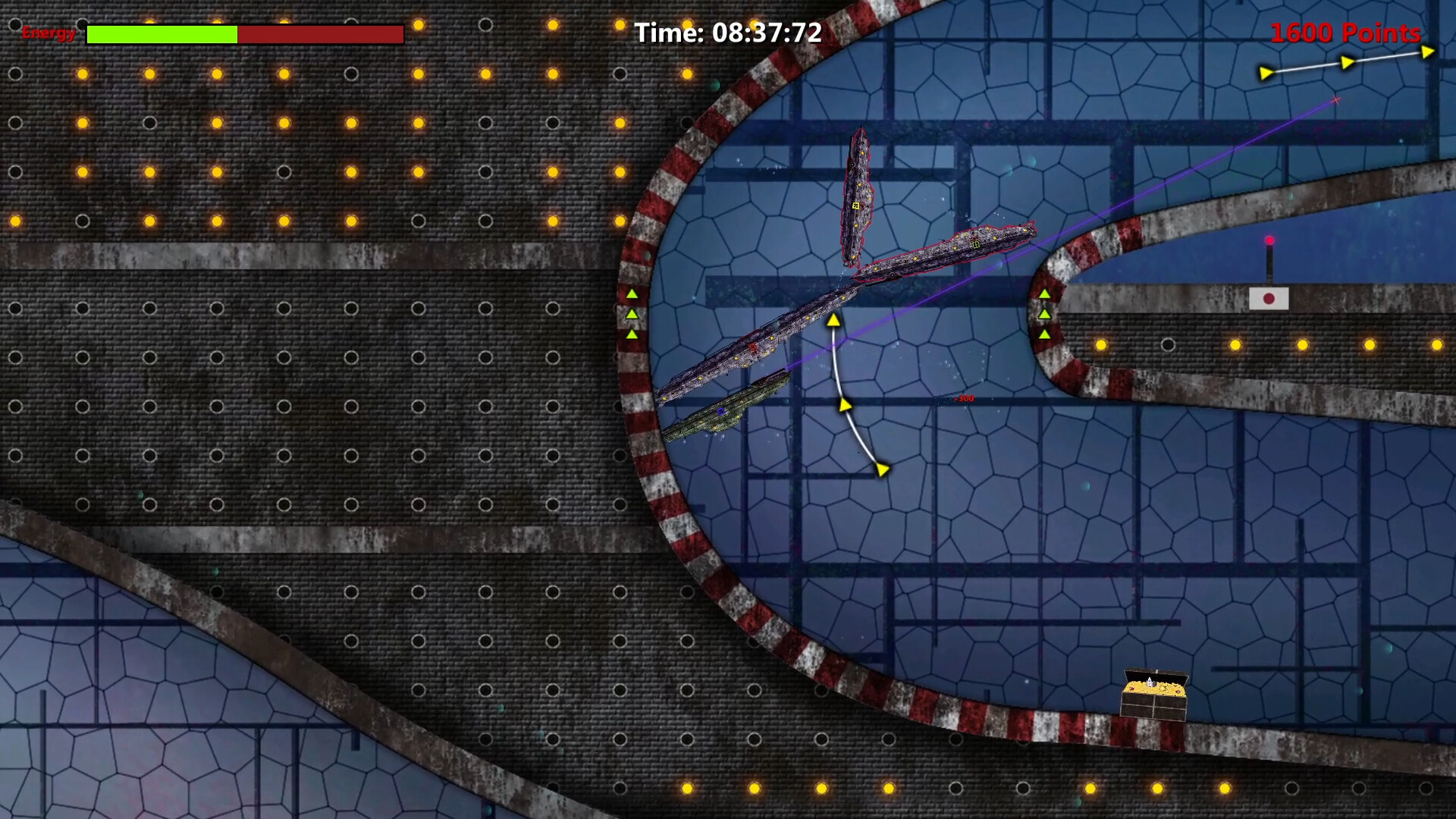Select the Energy label in the top-left corner
The image size is (1456, 819).
click(x=49, y=33)
